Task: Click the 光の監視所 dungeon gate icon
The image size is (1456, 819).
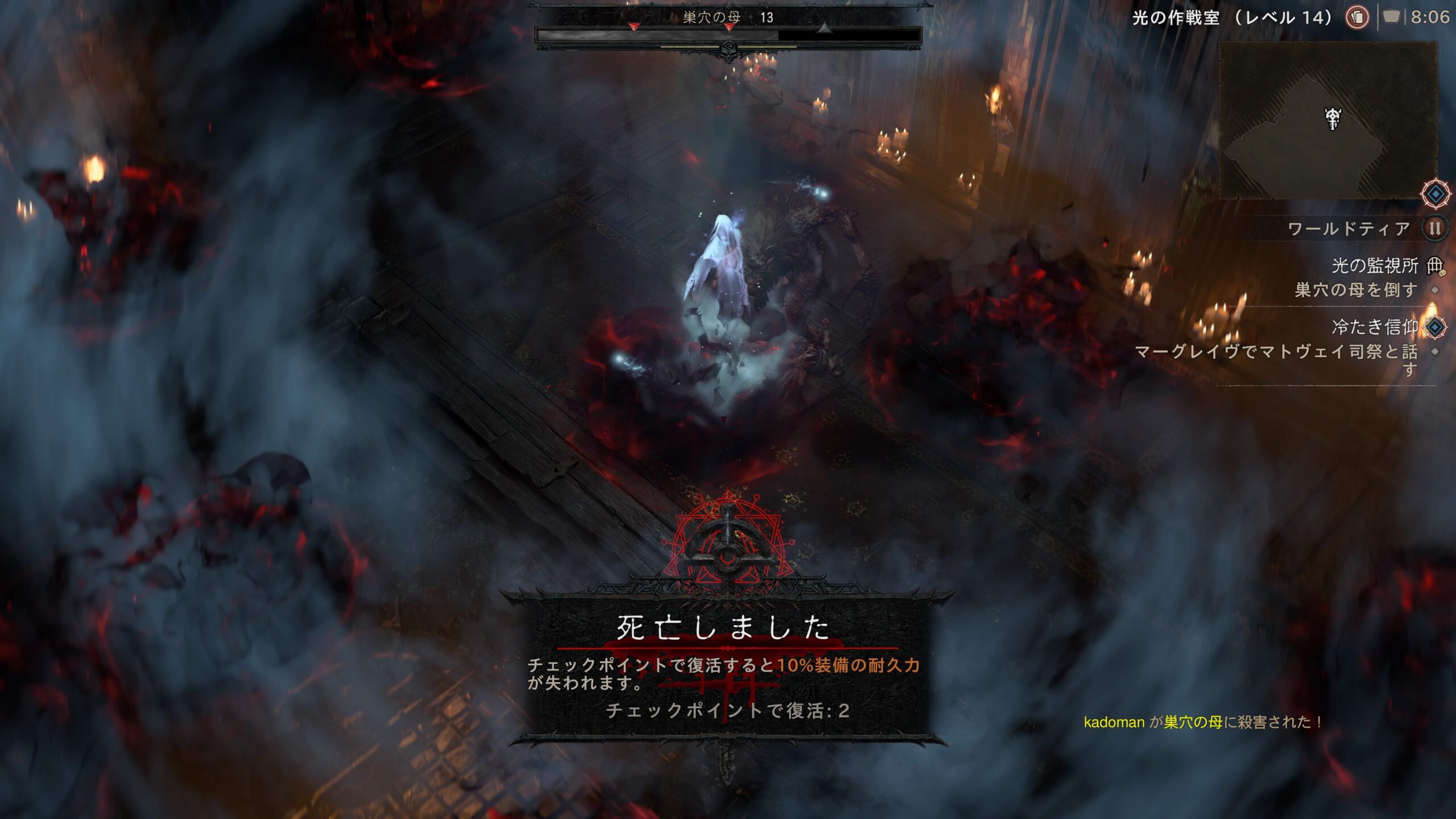Action: coord(1436,265)
